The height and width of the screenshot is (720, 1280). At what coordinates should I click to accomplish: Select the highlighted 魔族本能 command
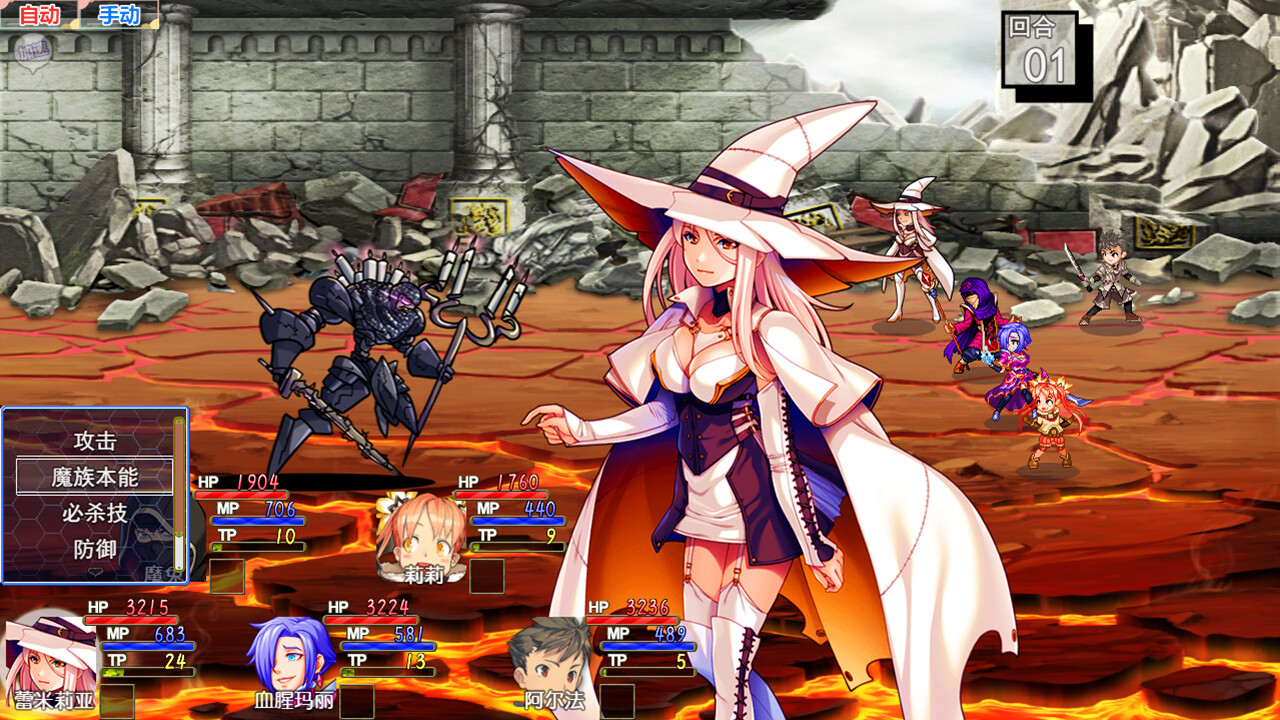94,477
